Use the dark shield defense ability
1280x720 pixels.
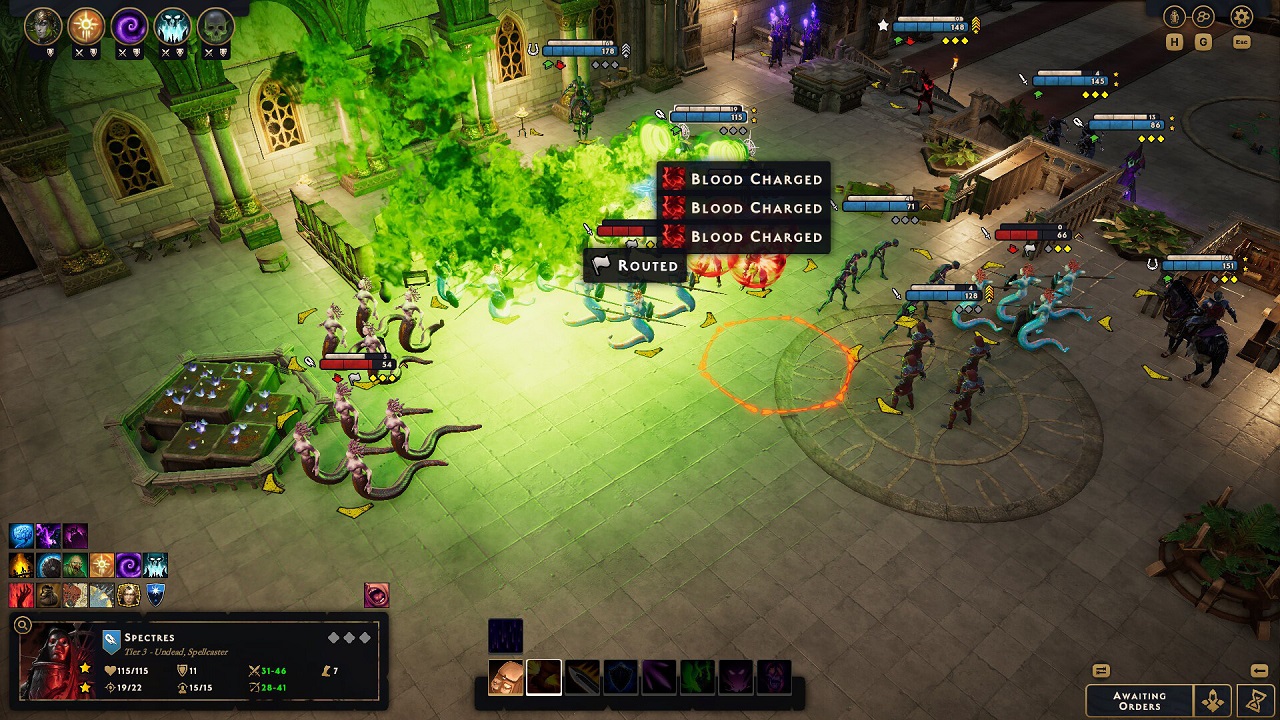[618, 676]
